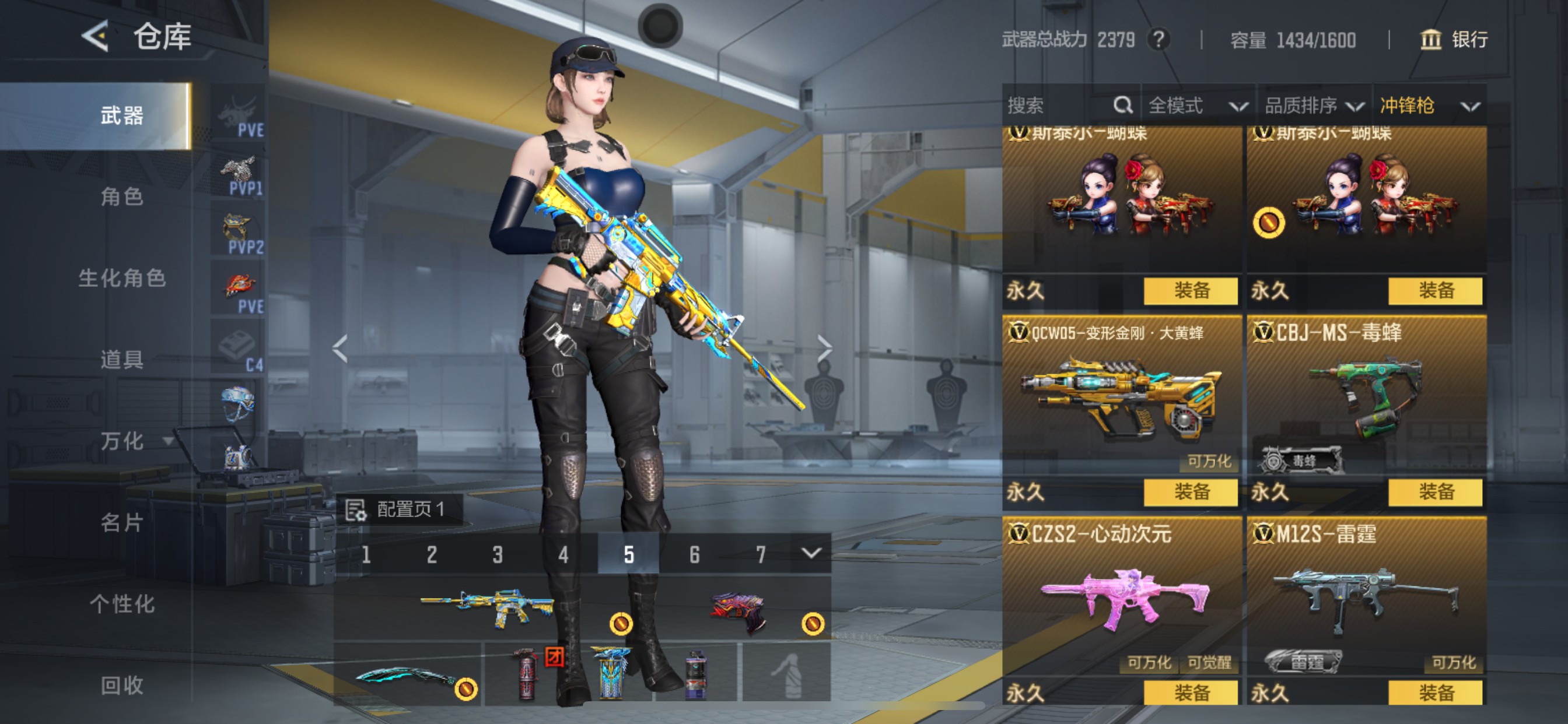
Task: Go back from the 仓库 warehouse screen
Action: click(x=96, y=37)
